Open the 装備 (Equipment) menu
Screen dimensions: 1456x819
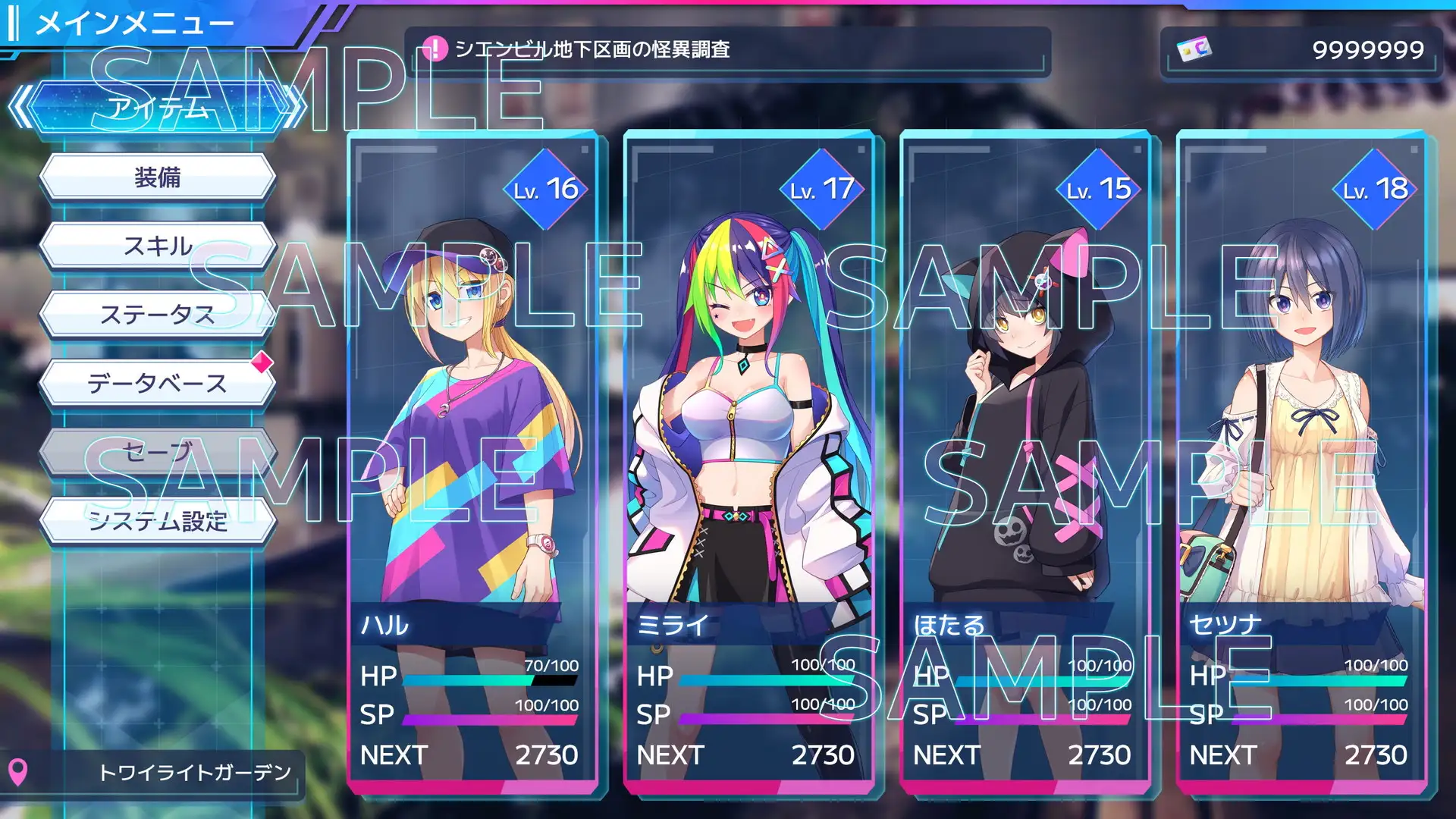pyautogui.click(x=158, y=176)
